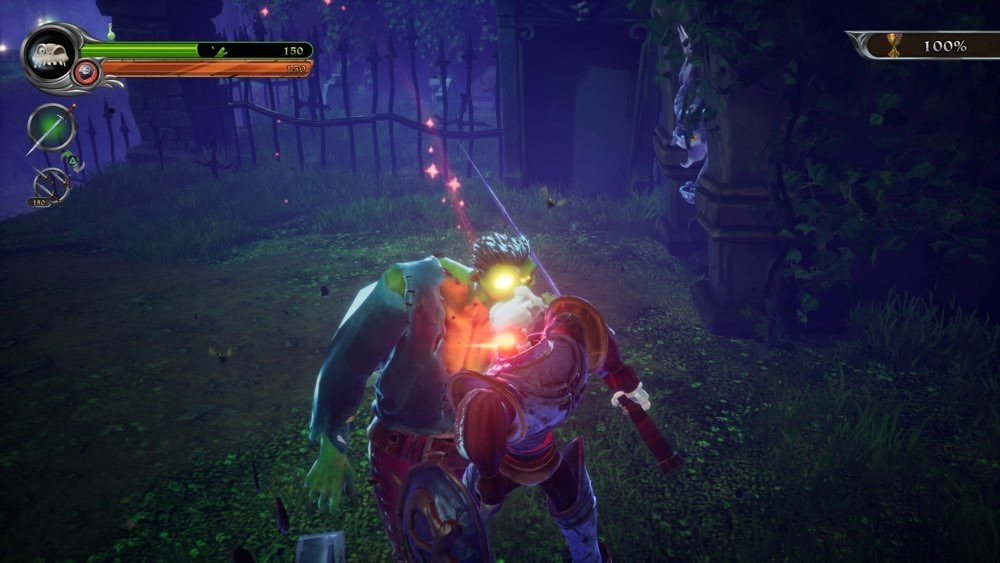Click the golden chalice icon
Screen dimensions: 1000x563
pos(894,45)
